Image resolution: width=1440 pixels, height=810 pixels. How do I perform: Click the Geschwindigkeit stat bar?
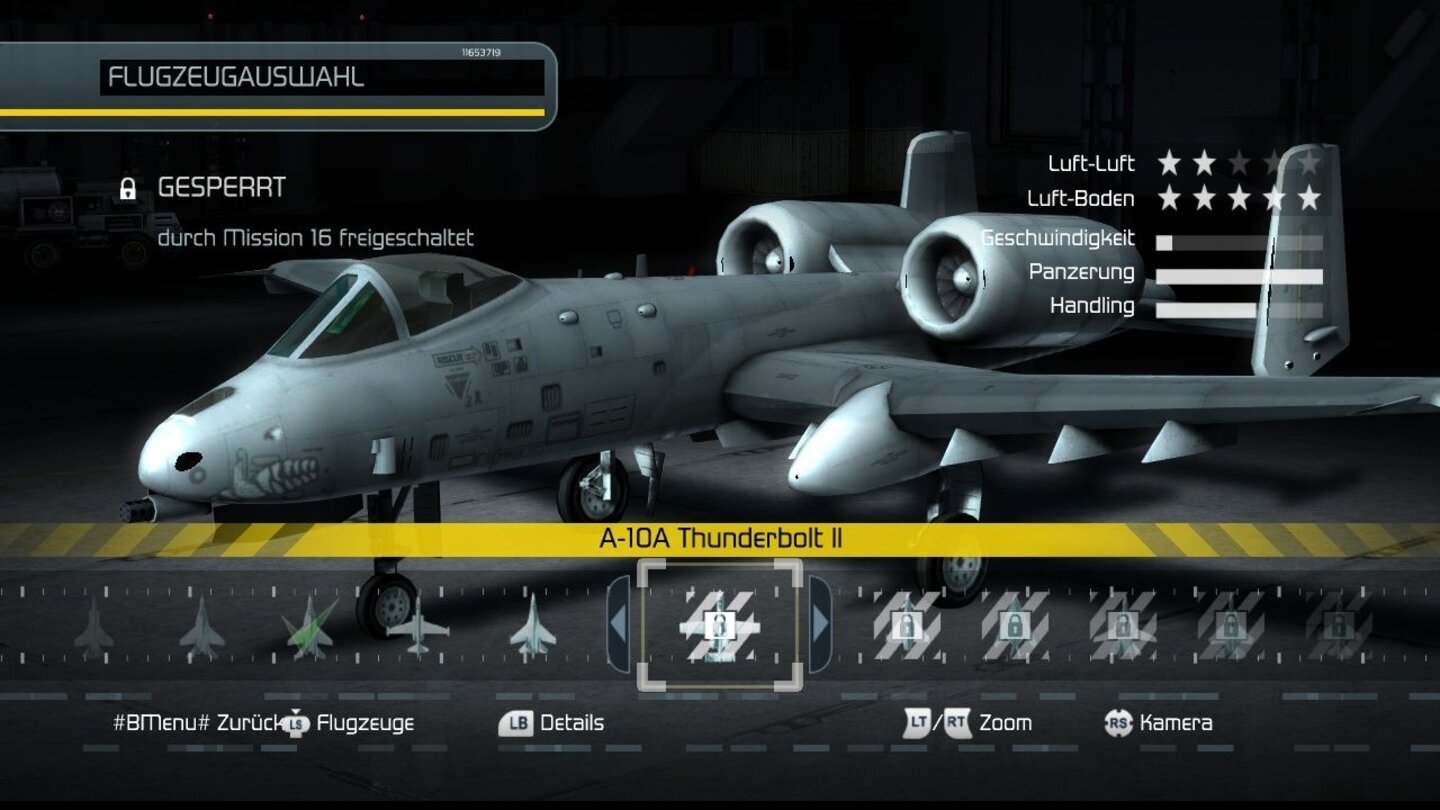point(1240,240)
